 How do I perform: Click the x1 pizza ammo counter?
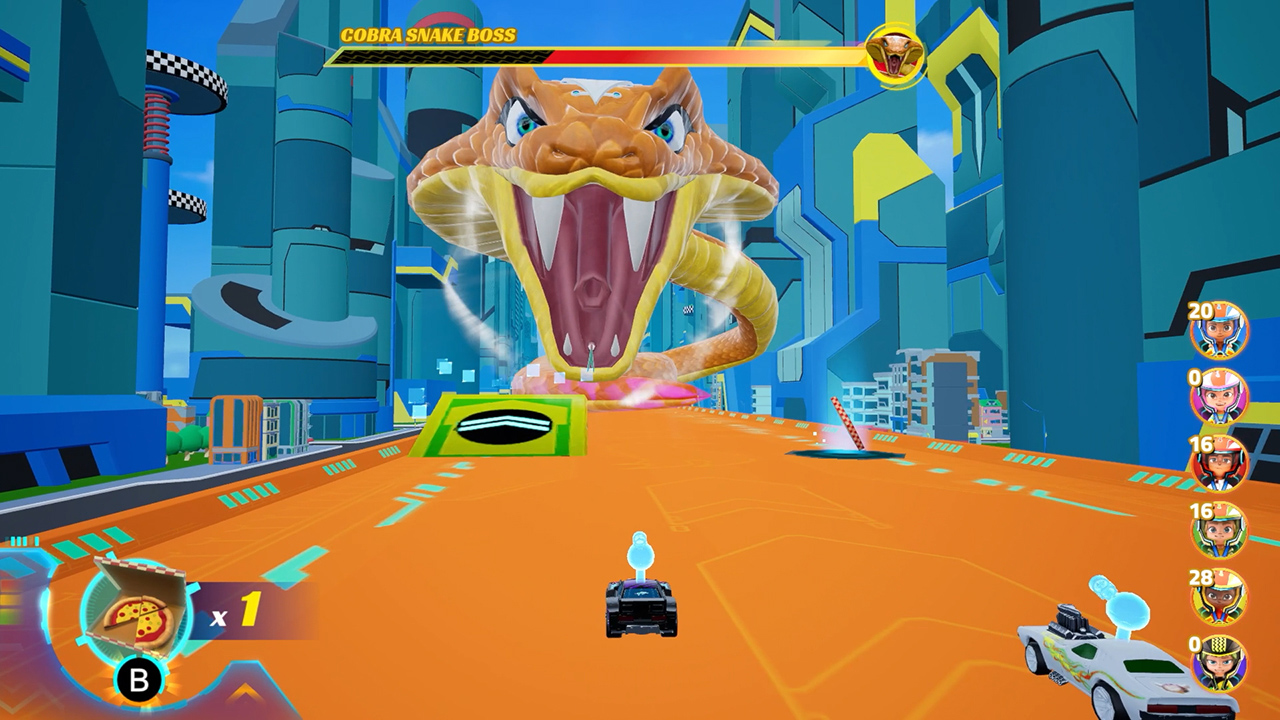click(237, 608)
